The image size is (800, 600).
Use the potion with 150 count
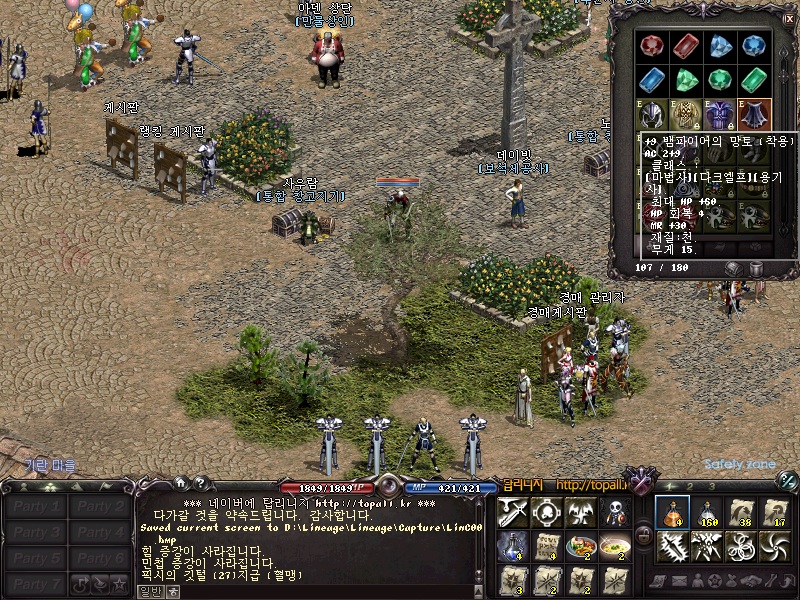[707, 513]
